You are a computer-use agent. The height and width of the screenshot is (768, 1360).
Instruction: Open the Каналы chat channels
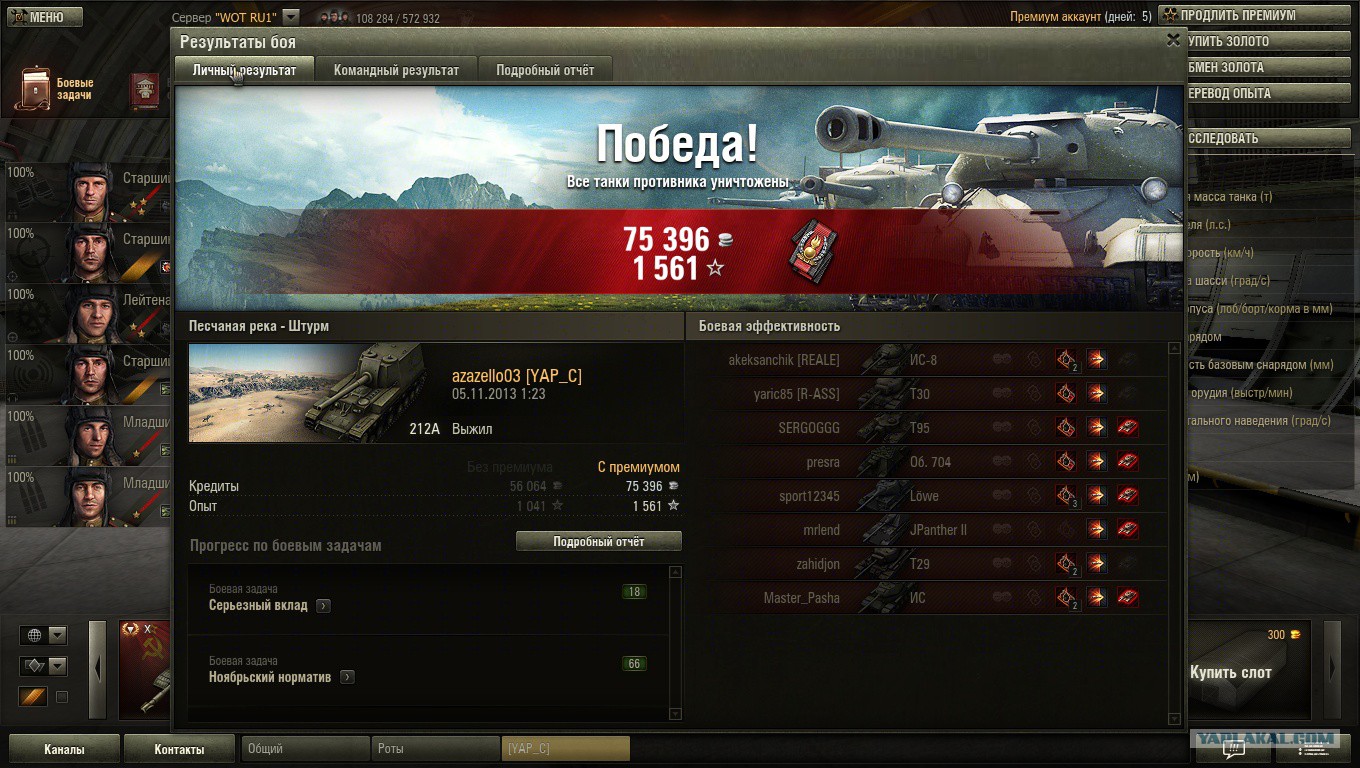click(x=64, y=749)
